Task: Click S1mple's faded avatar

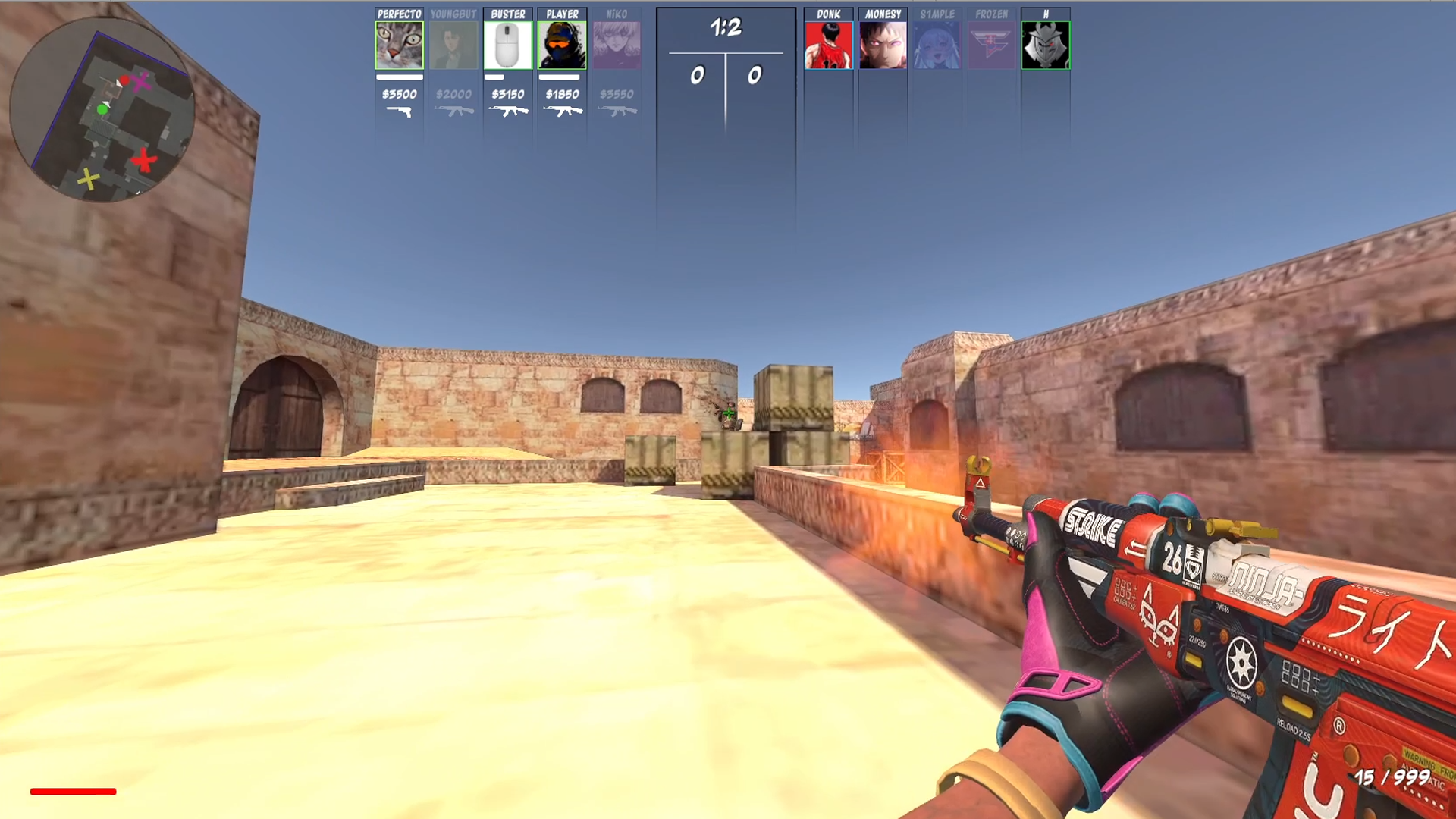Action: click(938, 44)
